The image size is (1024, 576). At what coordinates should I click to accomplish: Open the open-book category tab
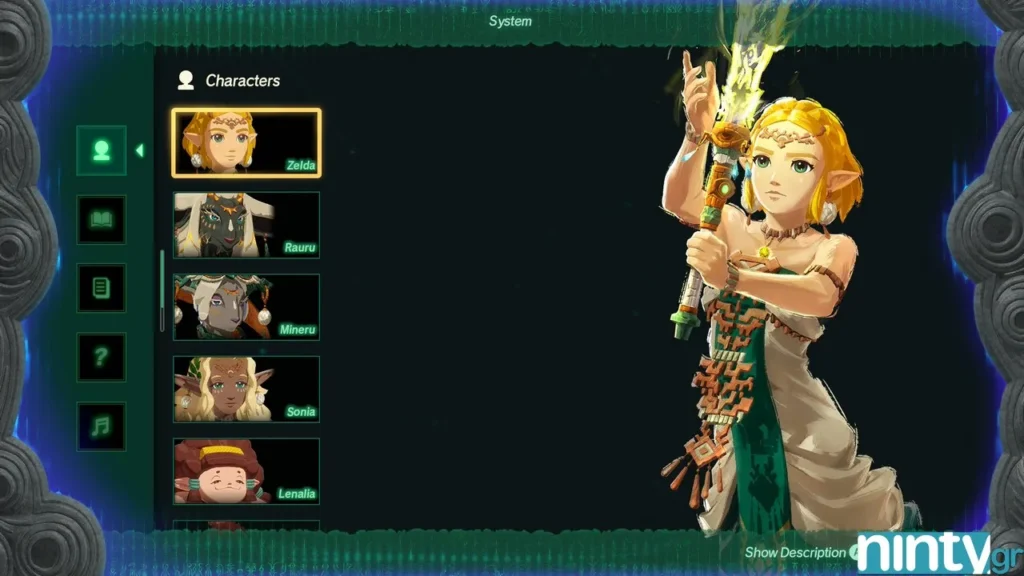[101, 219]
